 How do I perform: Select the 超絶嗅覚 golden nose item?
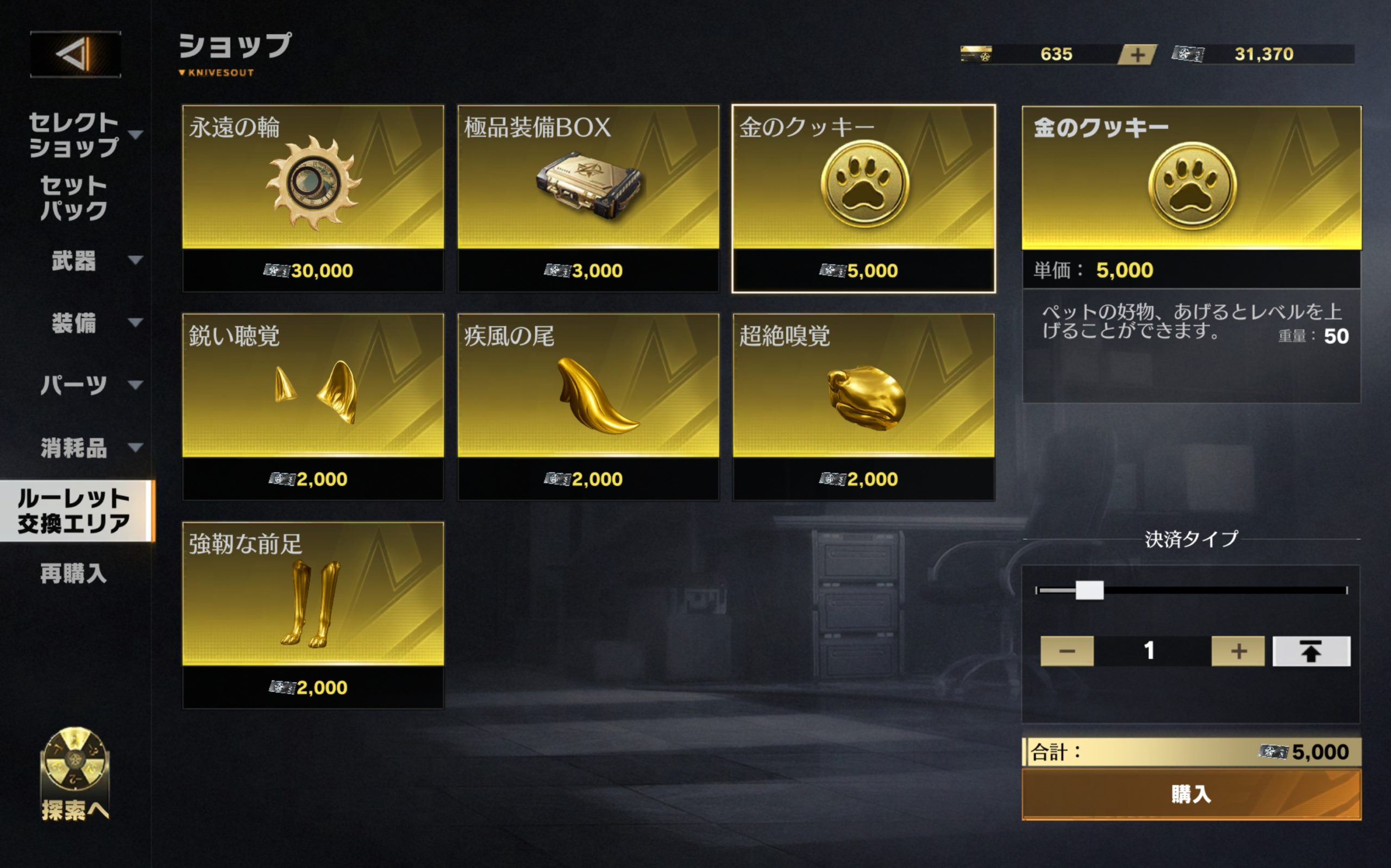(x=863, y=406)
